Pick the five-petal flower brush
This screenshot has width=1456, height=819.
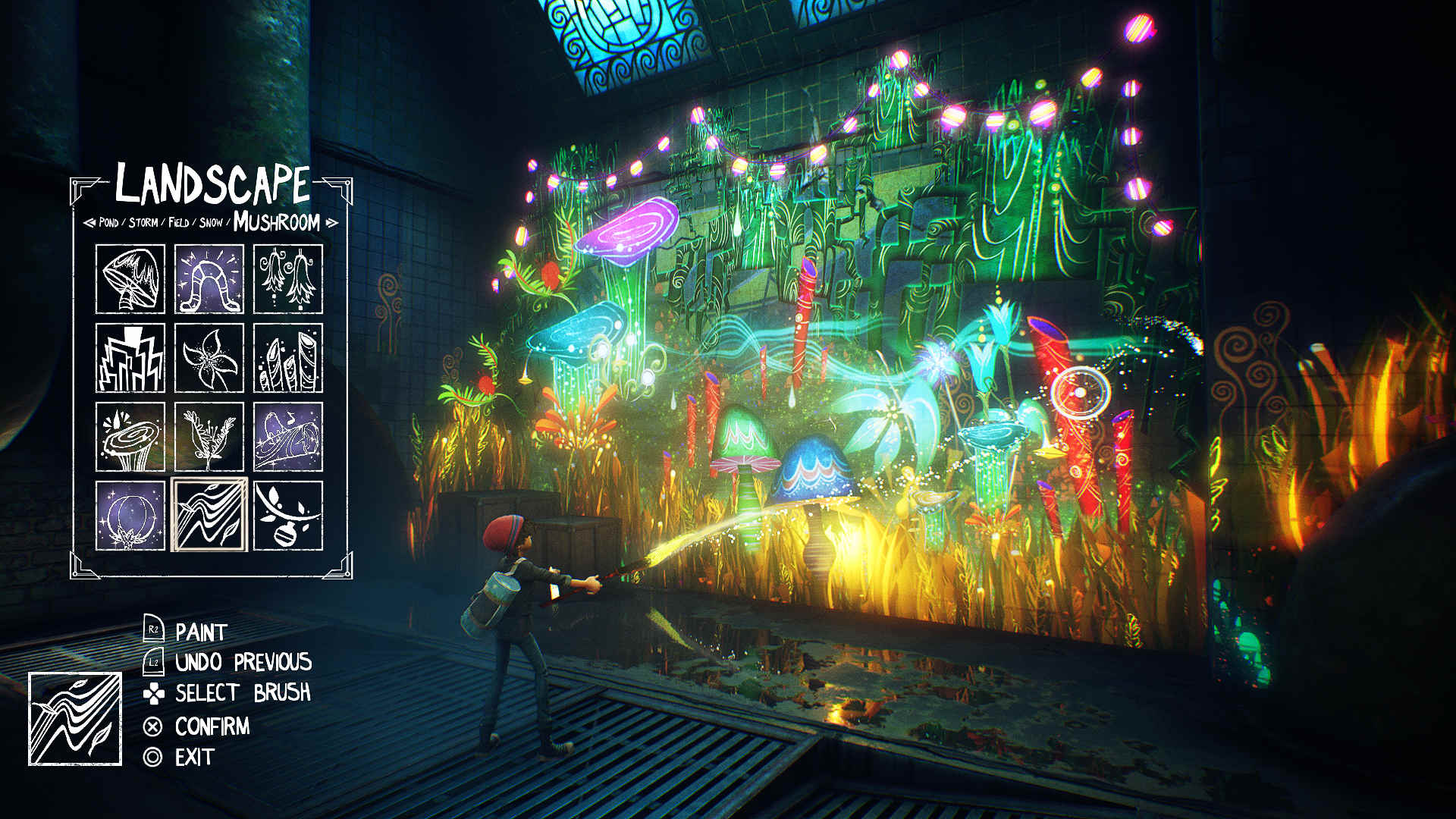210,356
